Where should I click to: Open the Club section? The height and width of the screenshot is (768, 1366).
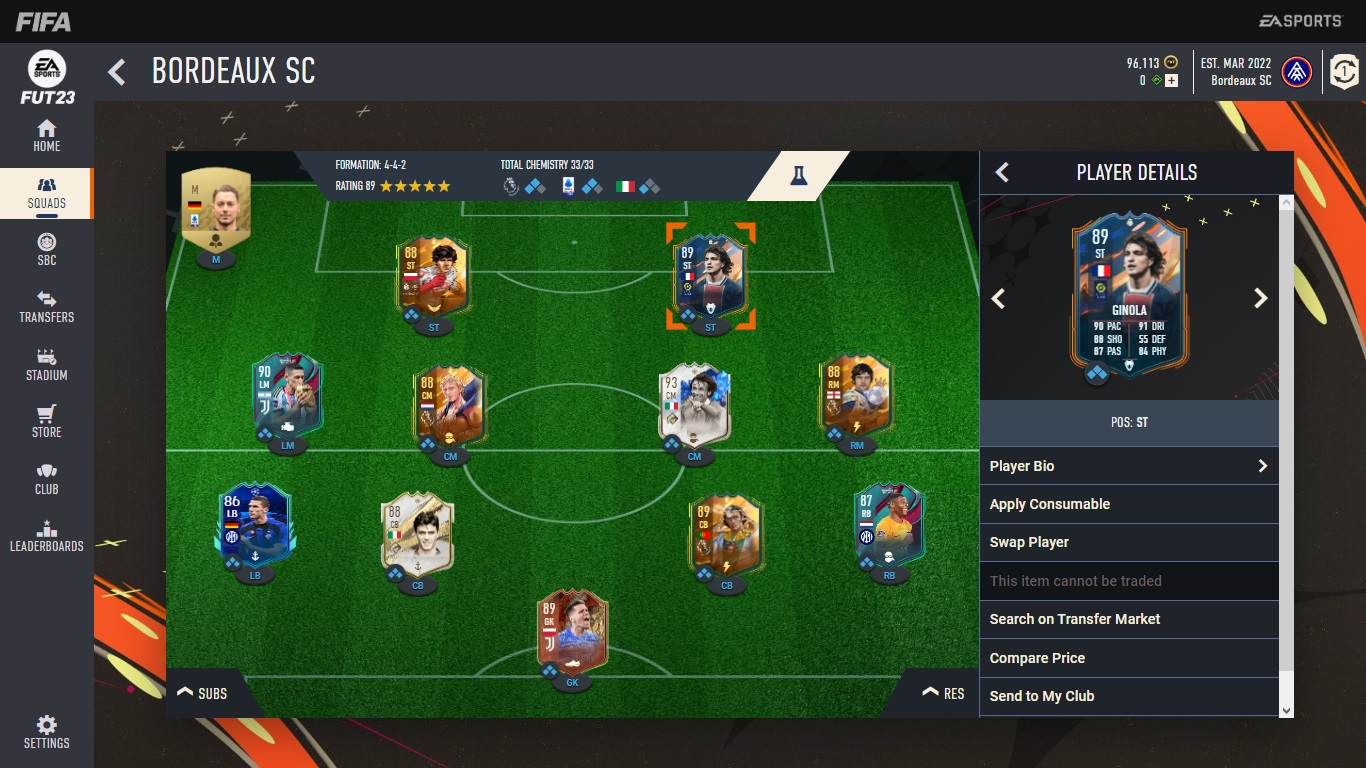tap(46, 479)
